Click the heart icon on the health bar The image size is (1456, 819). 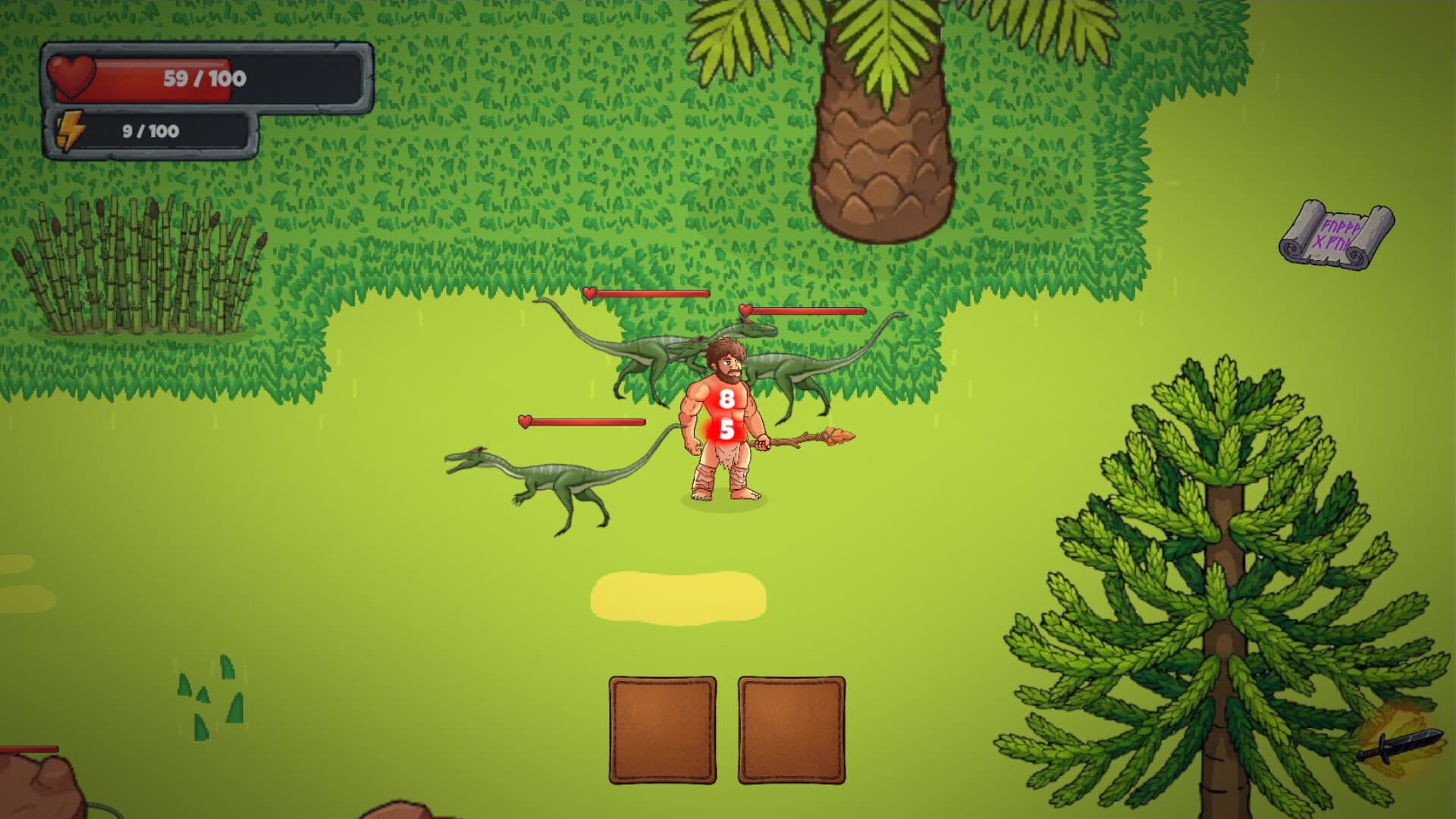pyautogui.click(x=72, y=74)
